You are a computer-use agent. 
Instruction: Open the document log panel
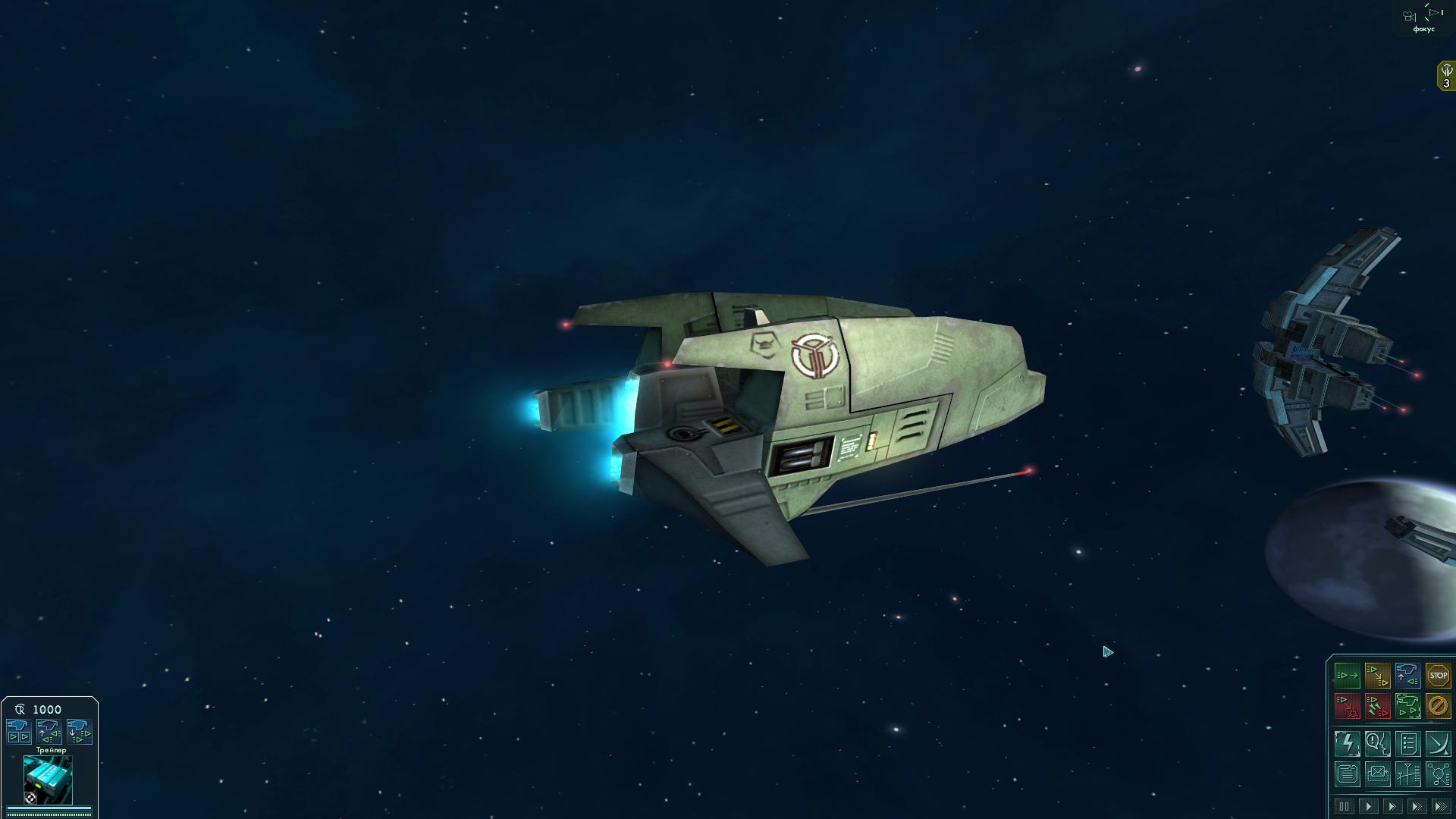1347,774
